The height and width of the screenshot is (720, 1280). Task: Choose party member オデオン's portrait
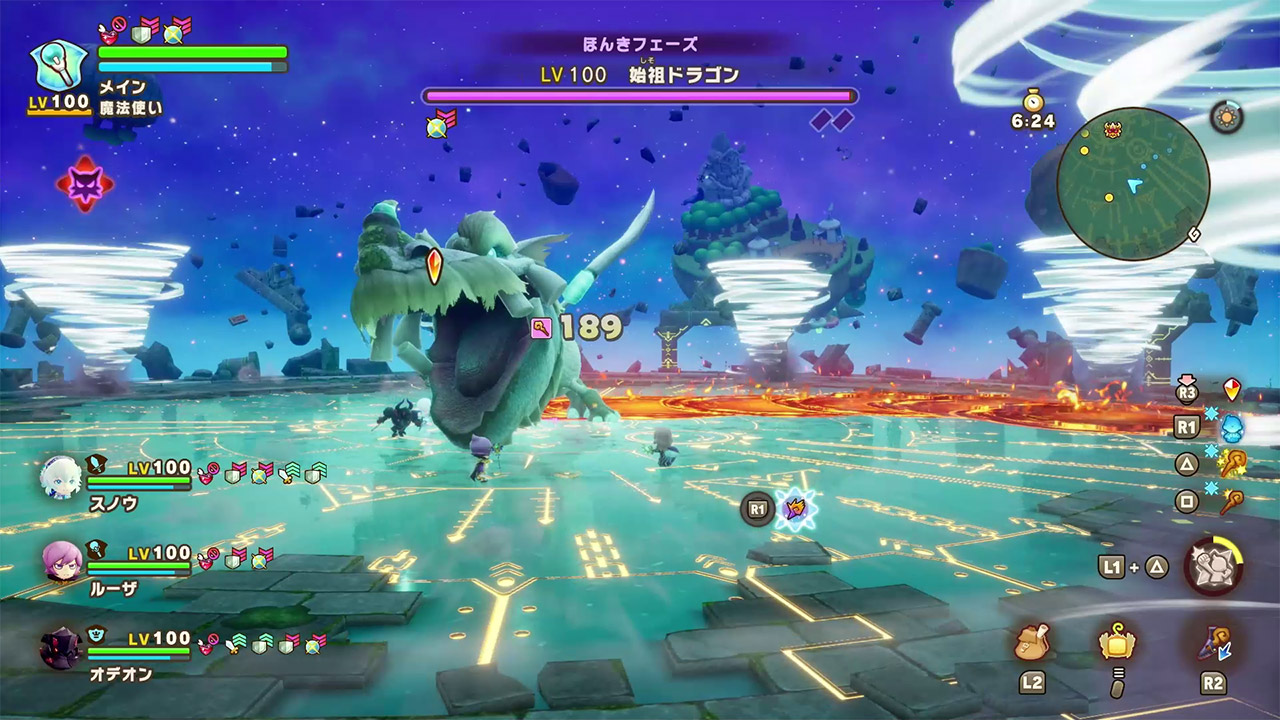60,648
